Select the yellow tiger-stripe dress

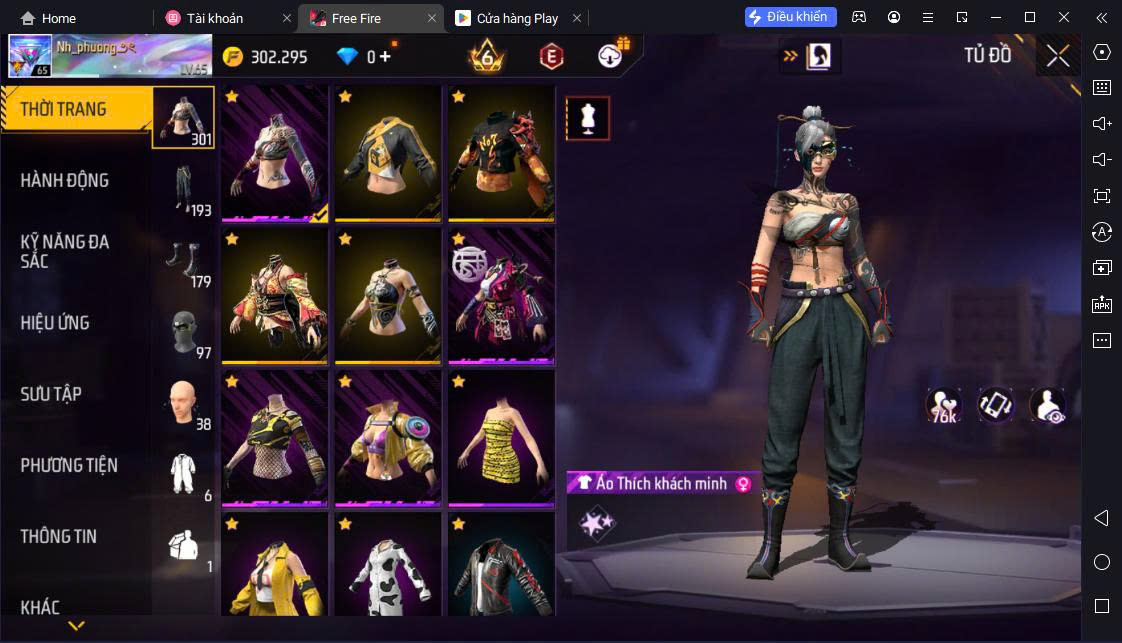501,437
